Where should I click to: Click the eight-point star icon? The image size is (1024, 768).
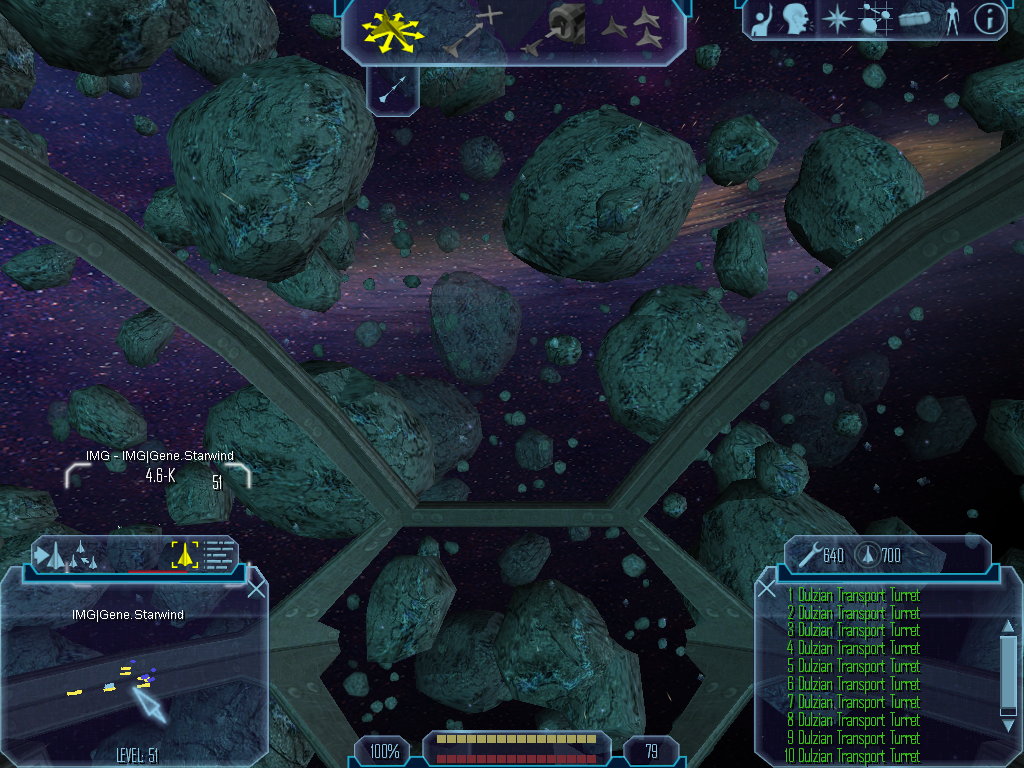click(835, 19)
